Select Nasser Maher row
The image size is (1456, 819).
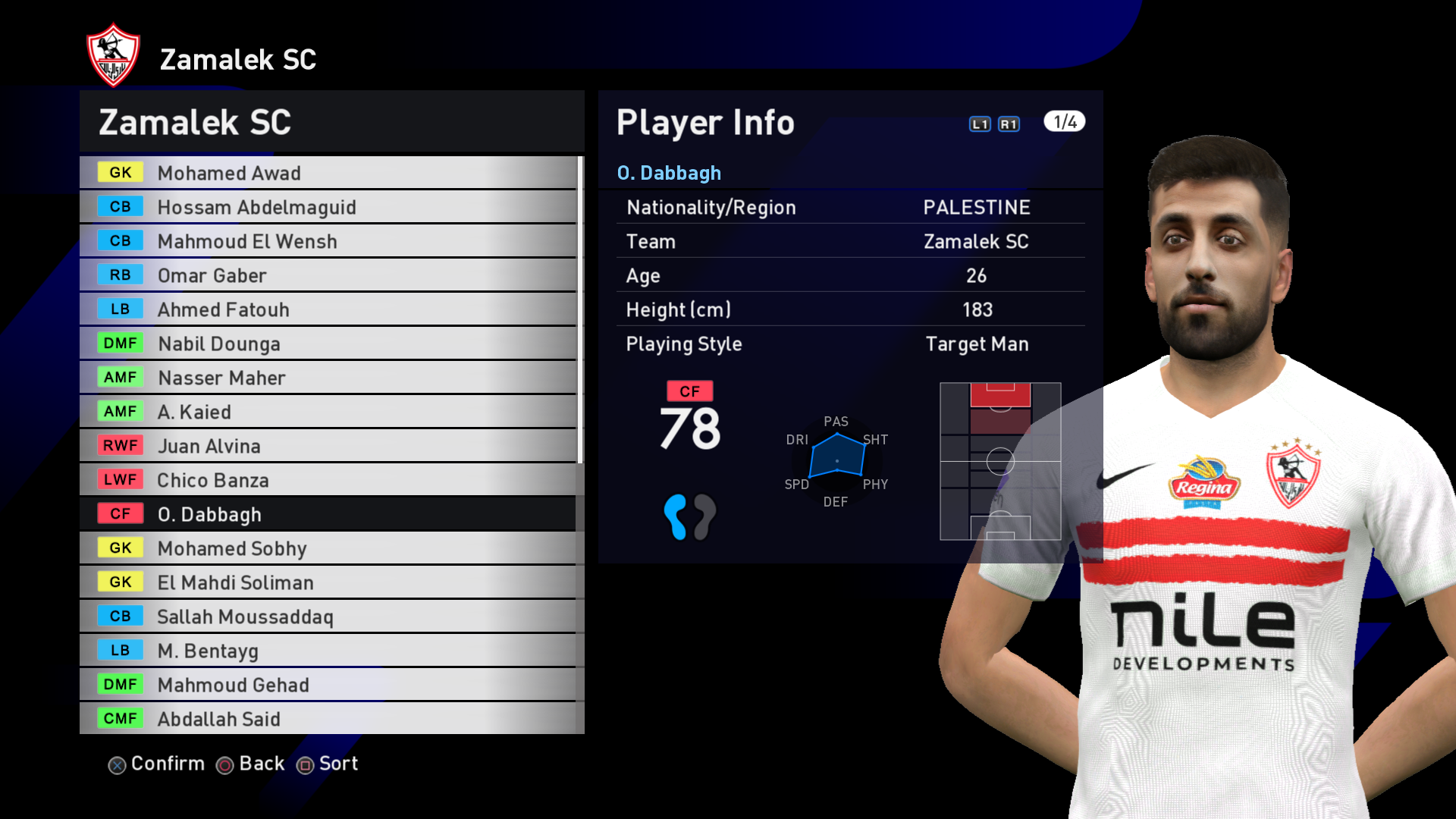pyautogui.click(x=328, y=378)
